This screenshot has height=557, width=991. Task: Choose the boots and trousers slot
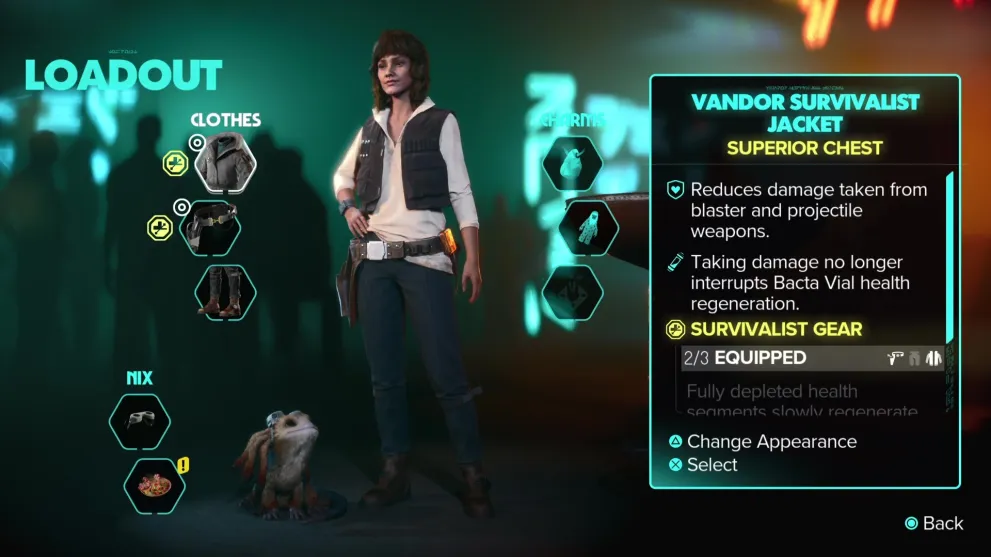(x=225, y=292)
